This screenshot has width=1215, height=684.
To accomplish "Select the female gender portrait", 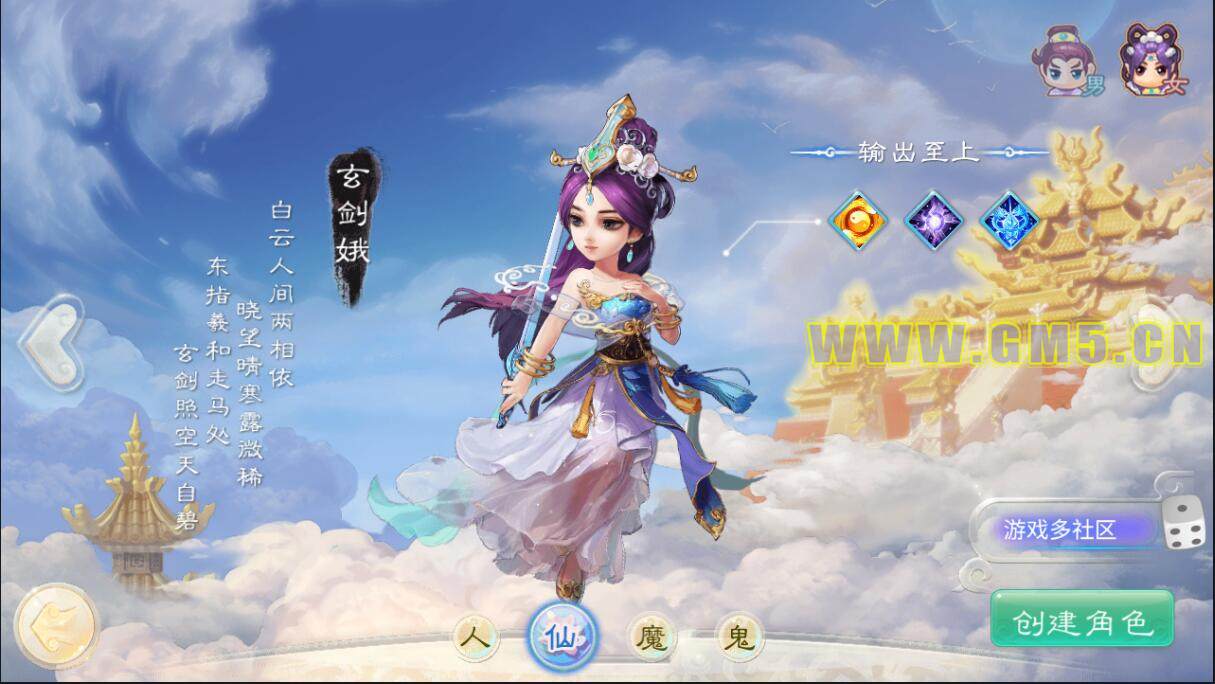I will [1148, 60].
